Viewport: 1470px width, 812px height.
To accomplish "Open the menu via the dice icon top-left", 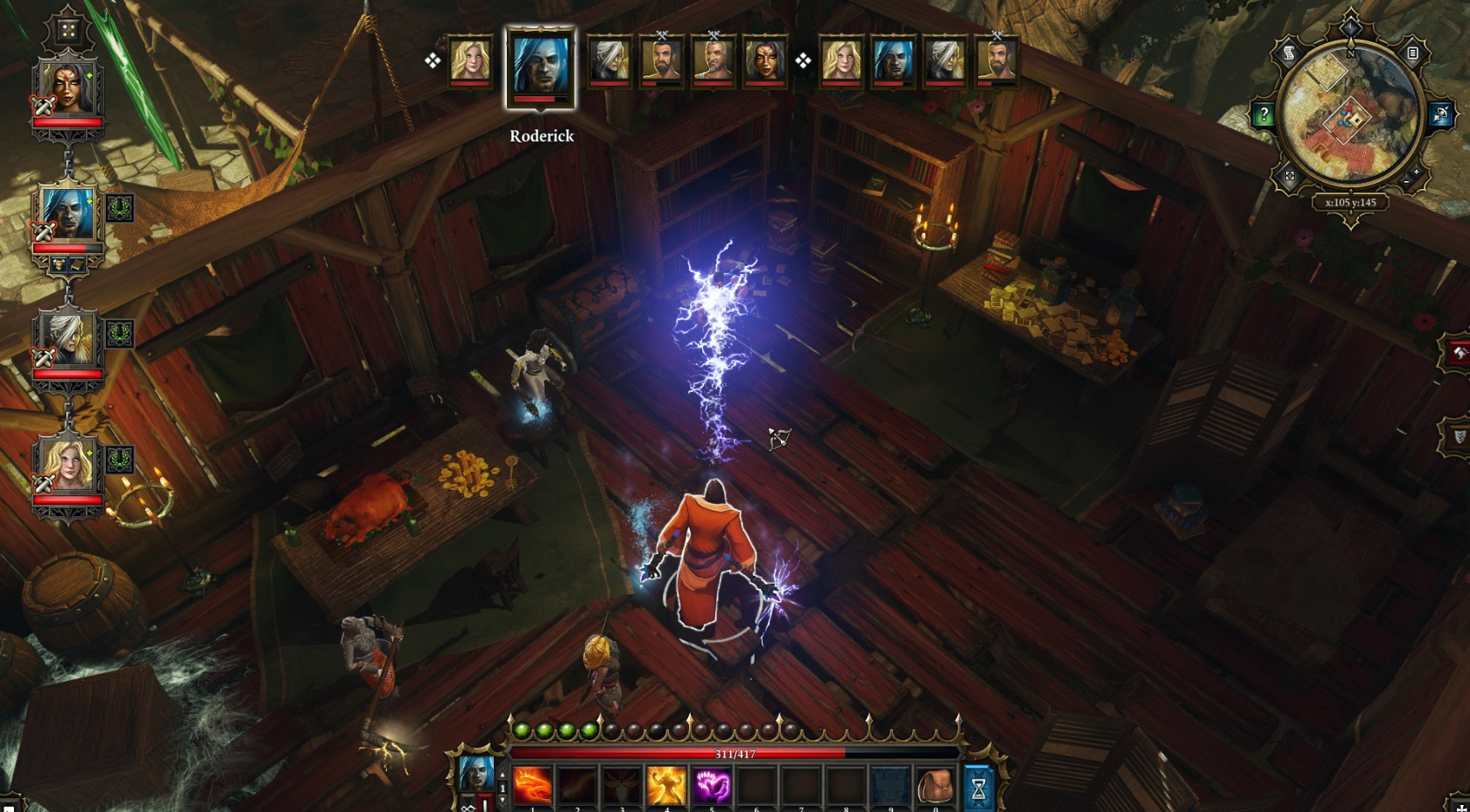I will pos(68,29).
